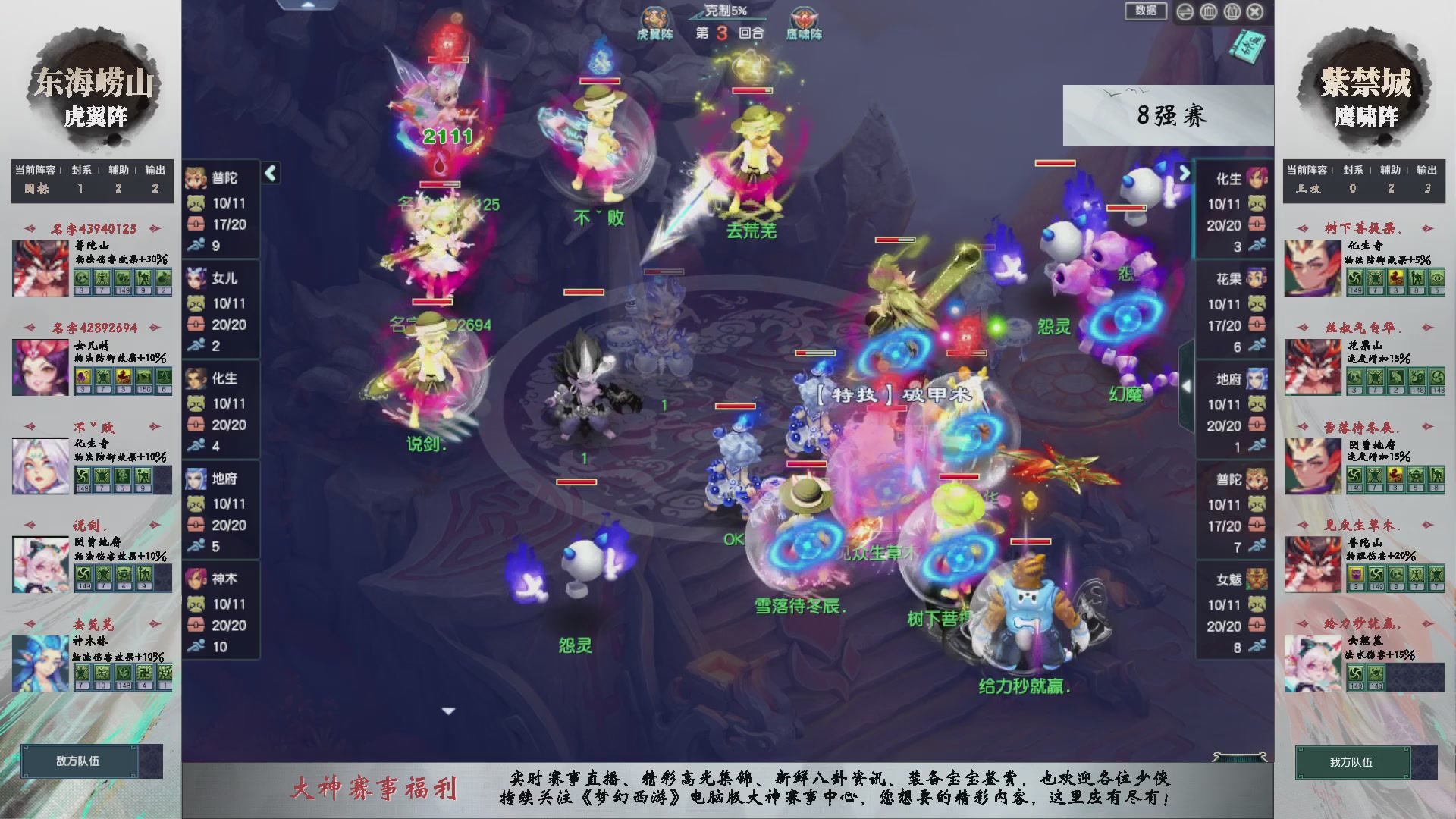Click the 虎翼阵 emblem beside the round counter
This screenshot has width=1456, height=819.
point(655,17)
